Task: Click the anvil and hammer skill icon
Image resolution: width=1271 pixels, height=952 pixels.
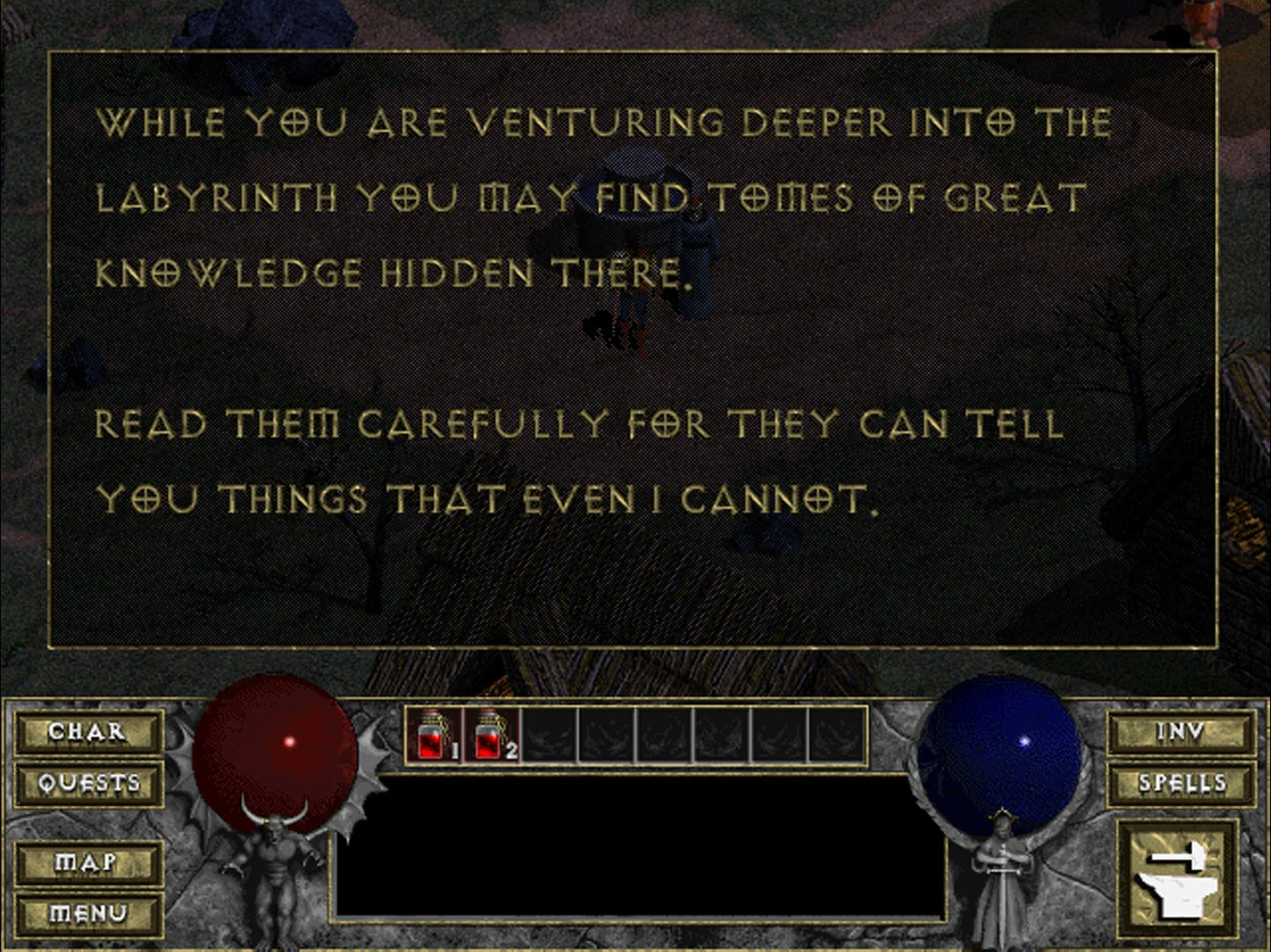Action: (1177, 879)
